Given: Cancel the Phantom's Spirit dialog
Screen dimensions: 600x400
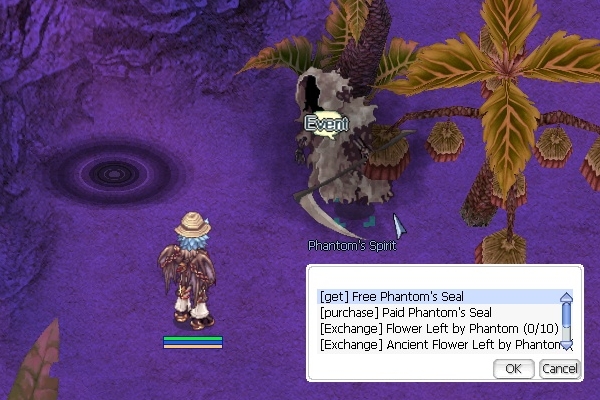Looking at the screenshot, I should pyautogui.click(x=559, y=369).
